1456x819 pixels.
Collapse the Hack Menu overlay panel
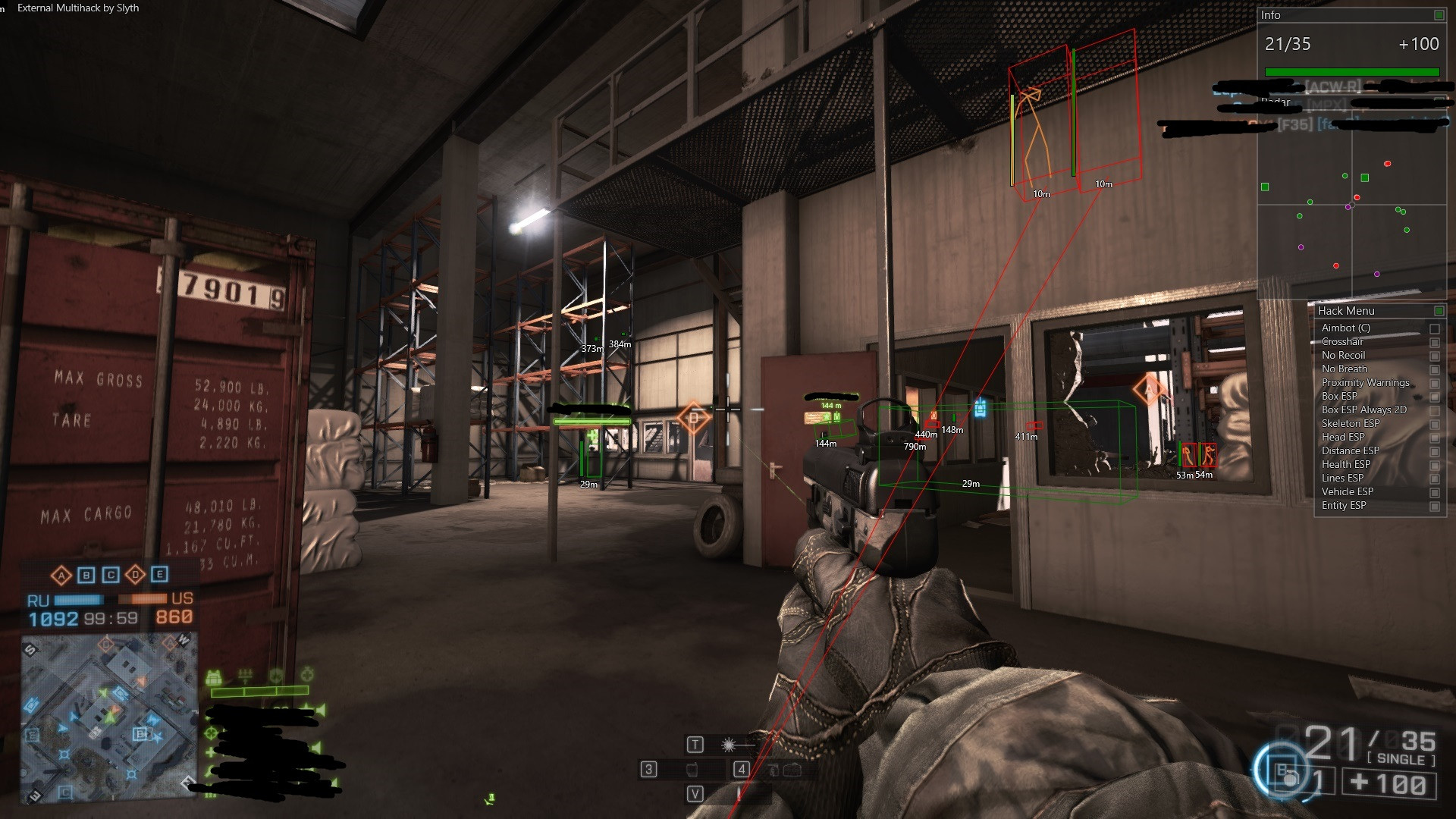tap(1439, 311)
